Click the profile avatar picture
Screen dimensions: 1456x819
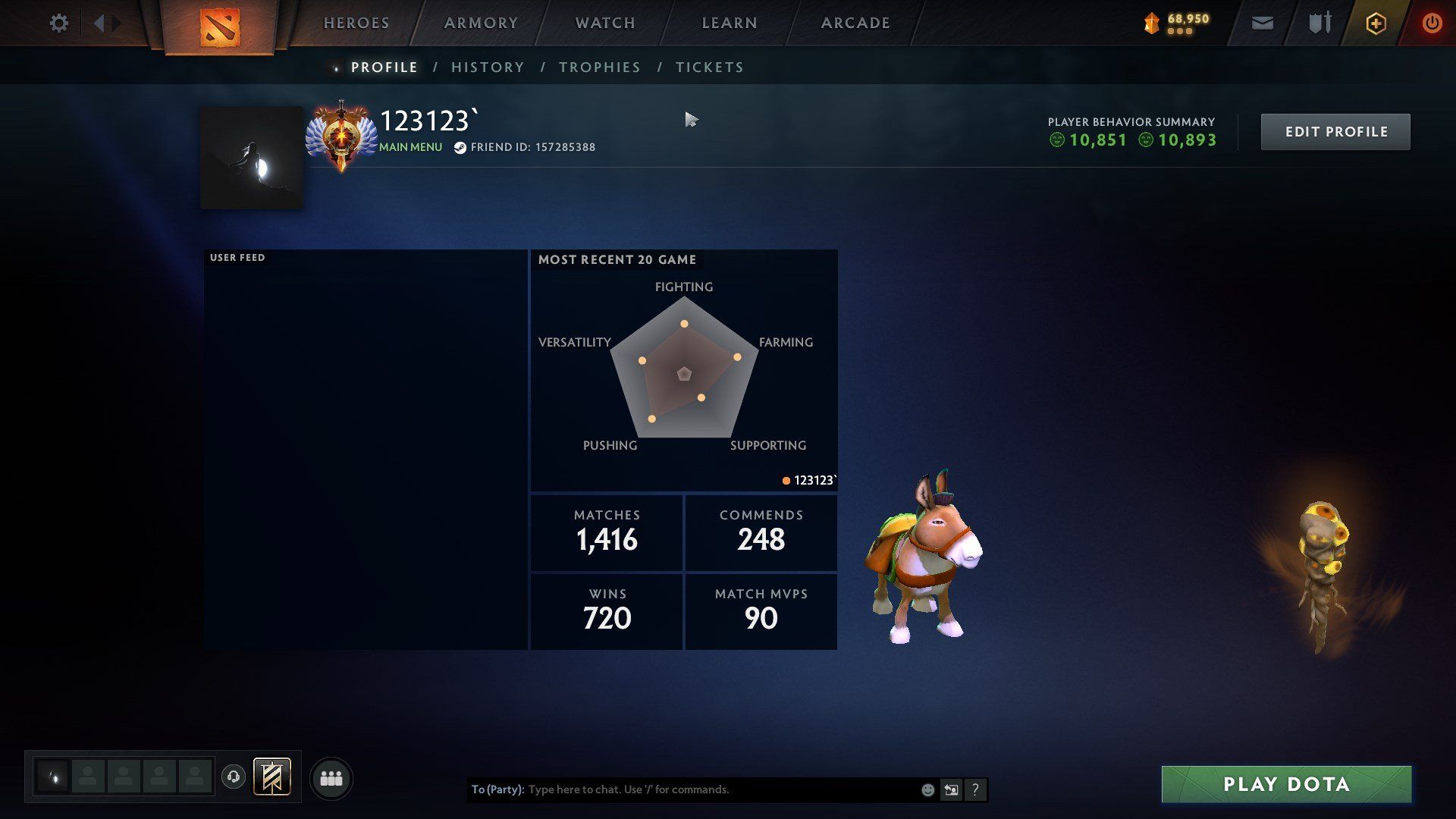point(252,158)
